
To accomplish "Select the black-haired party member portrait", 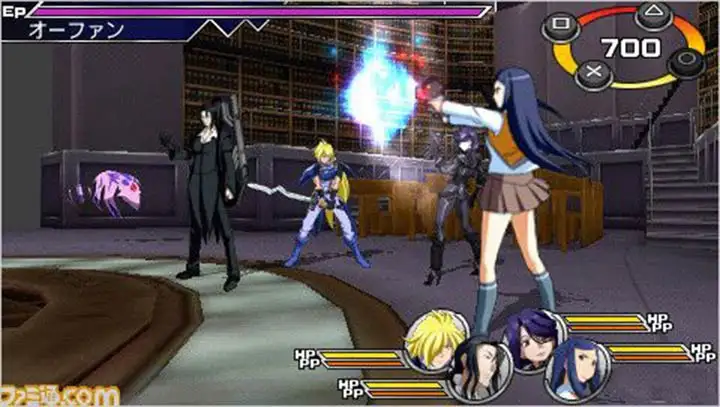I will click(x=482, y=371).
